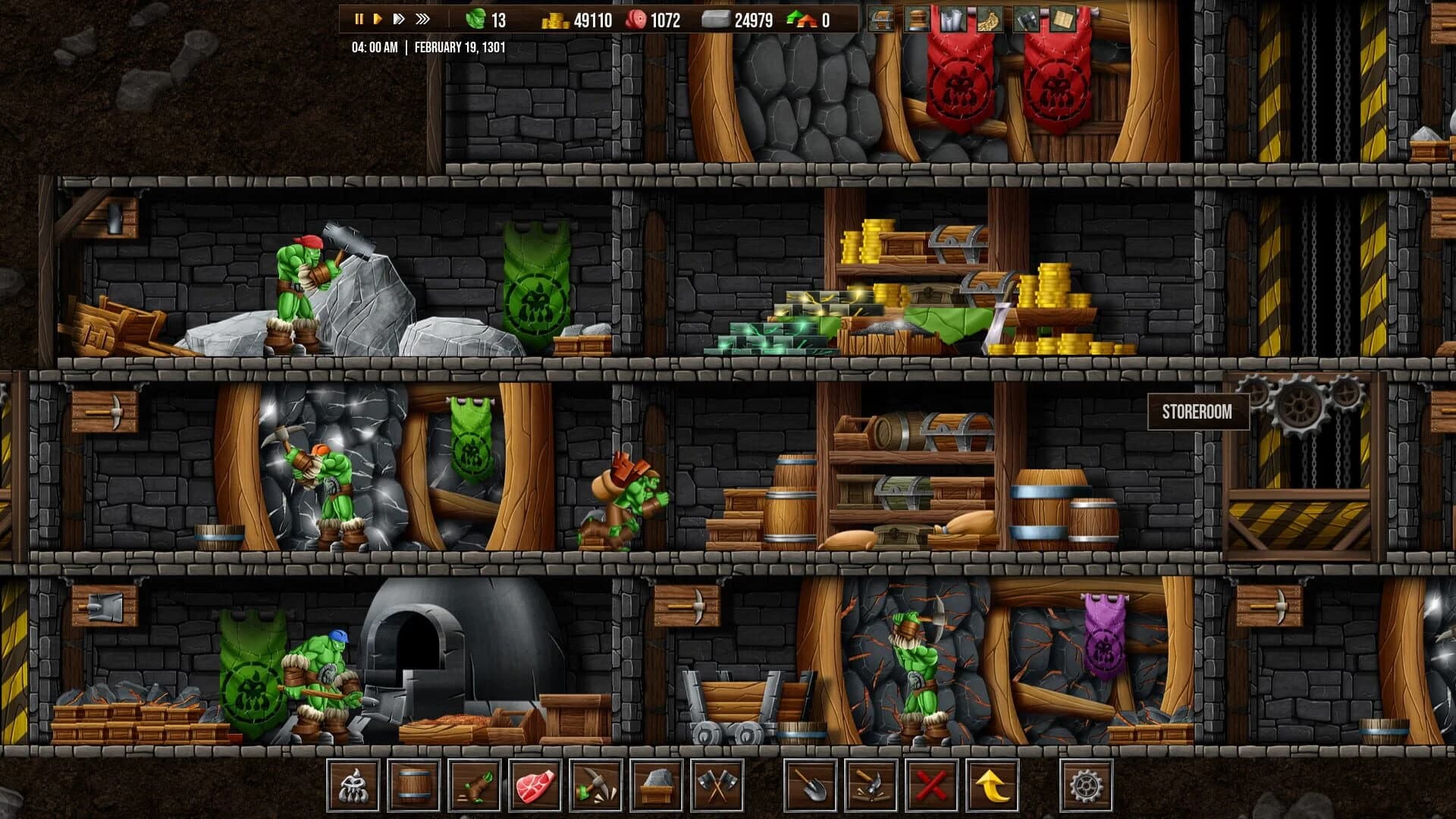Check the orc population counter

[485, 19]
